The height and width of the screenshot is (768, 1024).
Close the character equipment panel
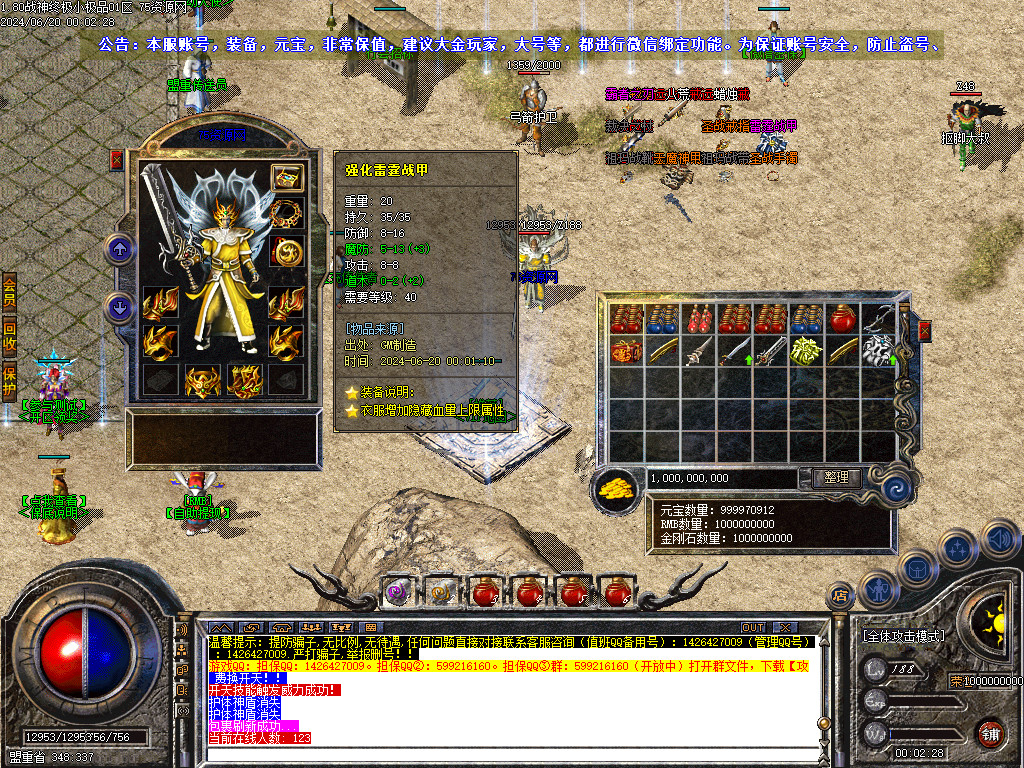coord(116,159)
